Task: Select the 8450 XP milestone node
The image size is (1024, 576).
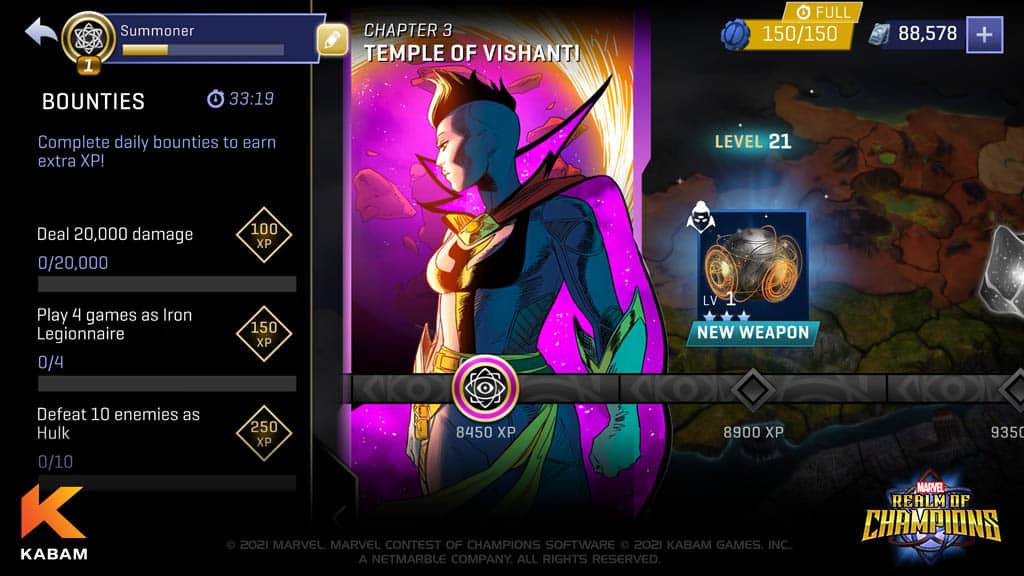Action: 485,388
